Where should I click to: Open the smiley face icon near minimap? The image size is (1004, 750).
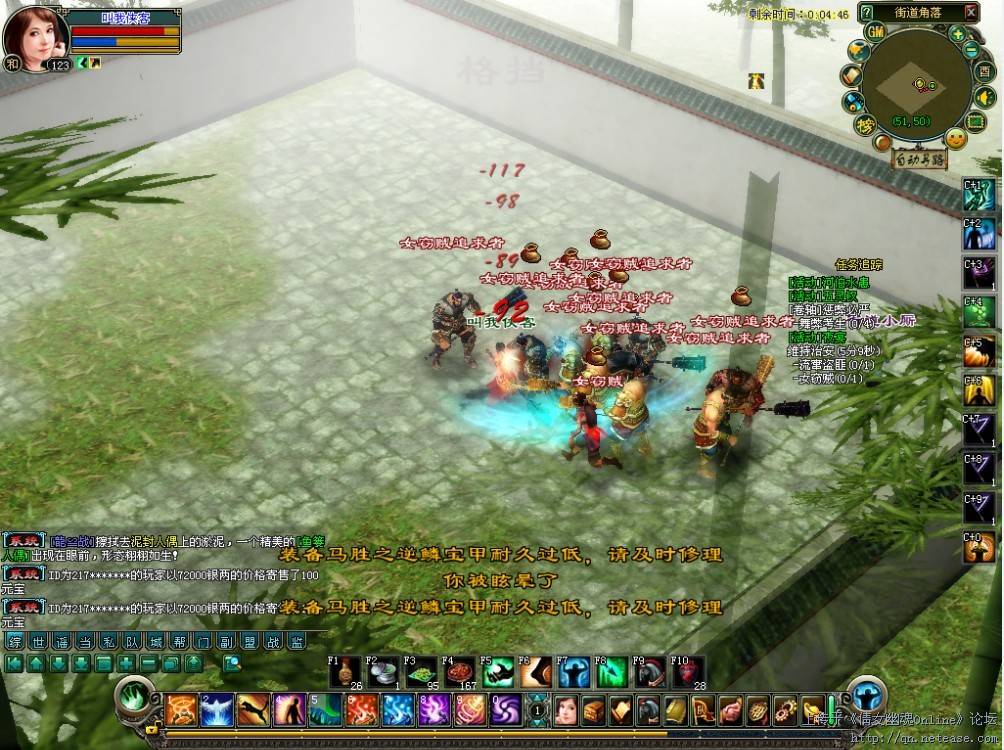[x=956, y=138]
